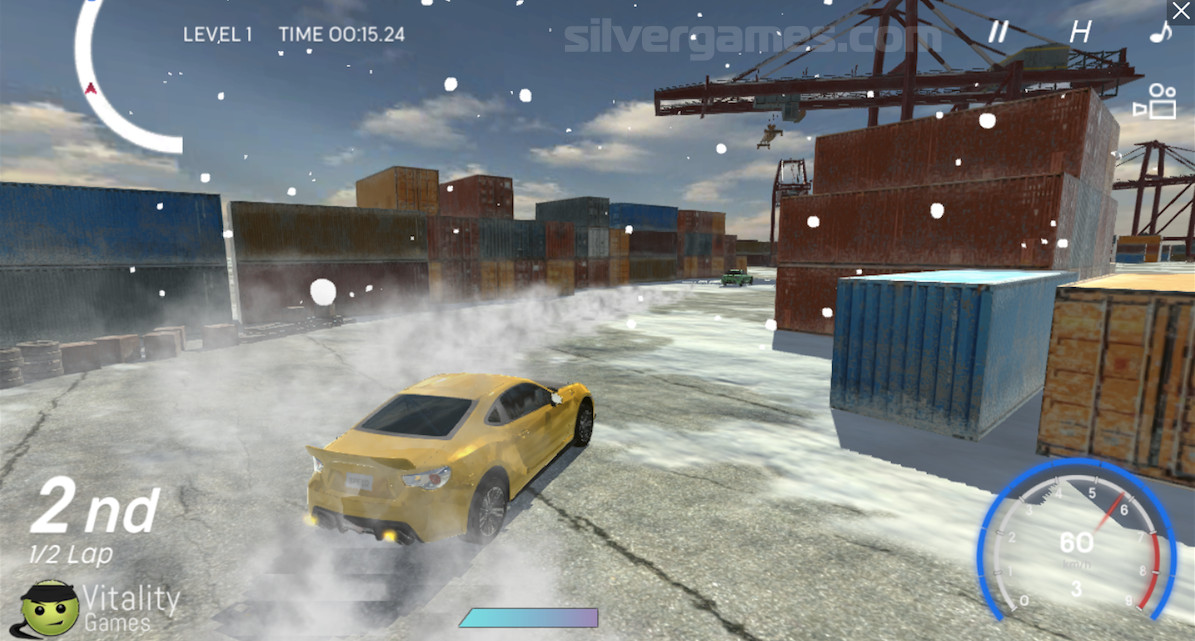This screenshot has width=1195, height=641.
Task: Click the H button
Action: click(x=1080, y=31)
